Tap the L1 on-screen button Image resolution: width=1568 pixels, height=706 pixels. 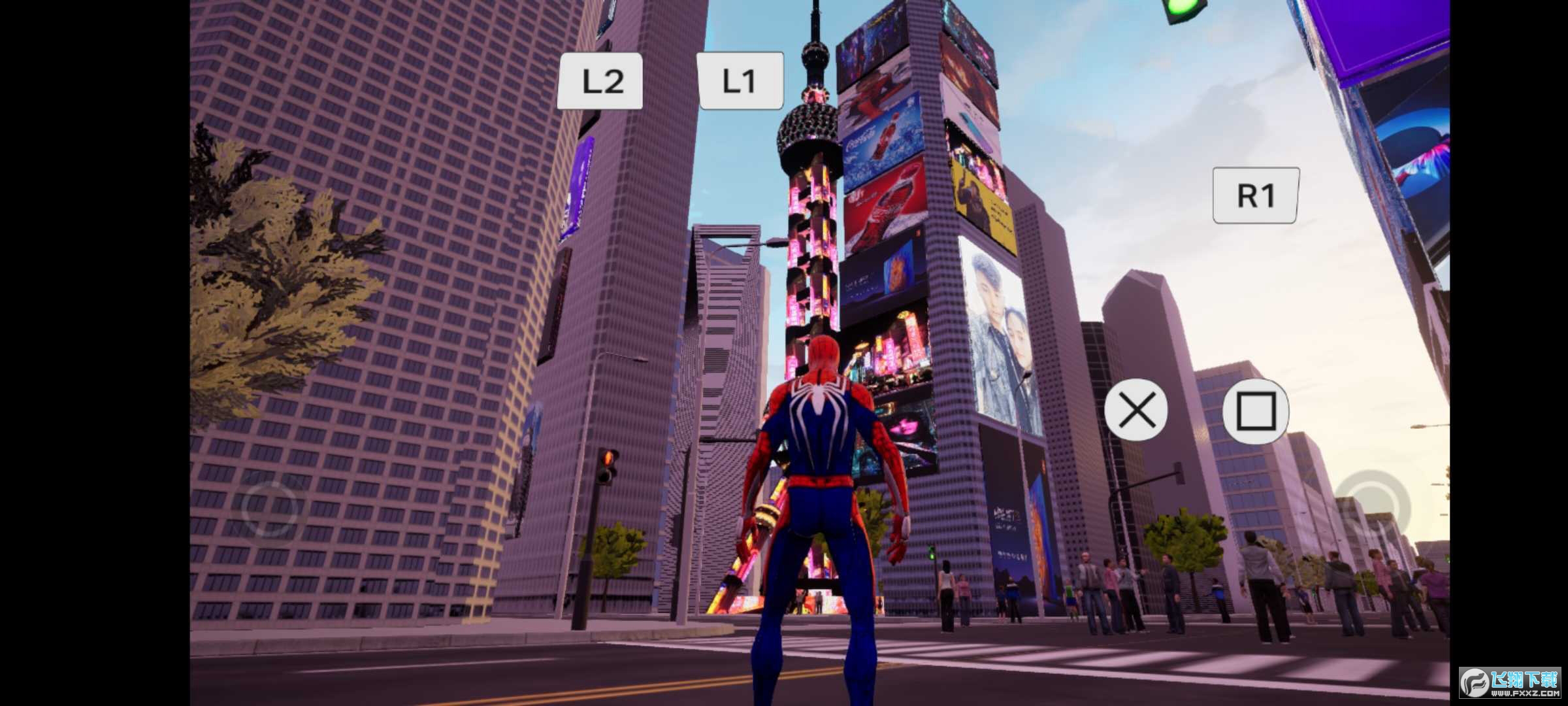click(x=740, y=81)
